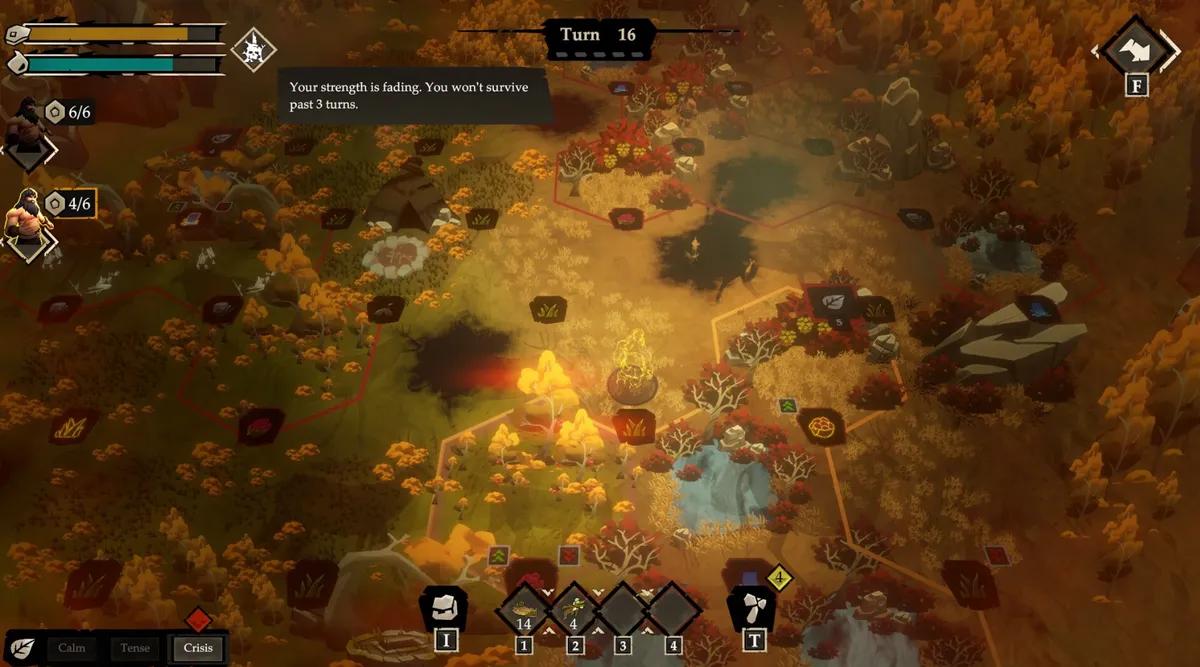Select the fish slot with 14
The width and height of the screenshot is (1200, 667).
point(523,609)
